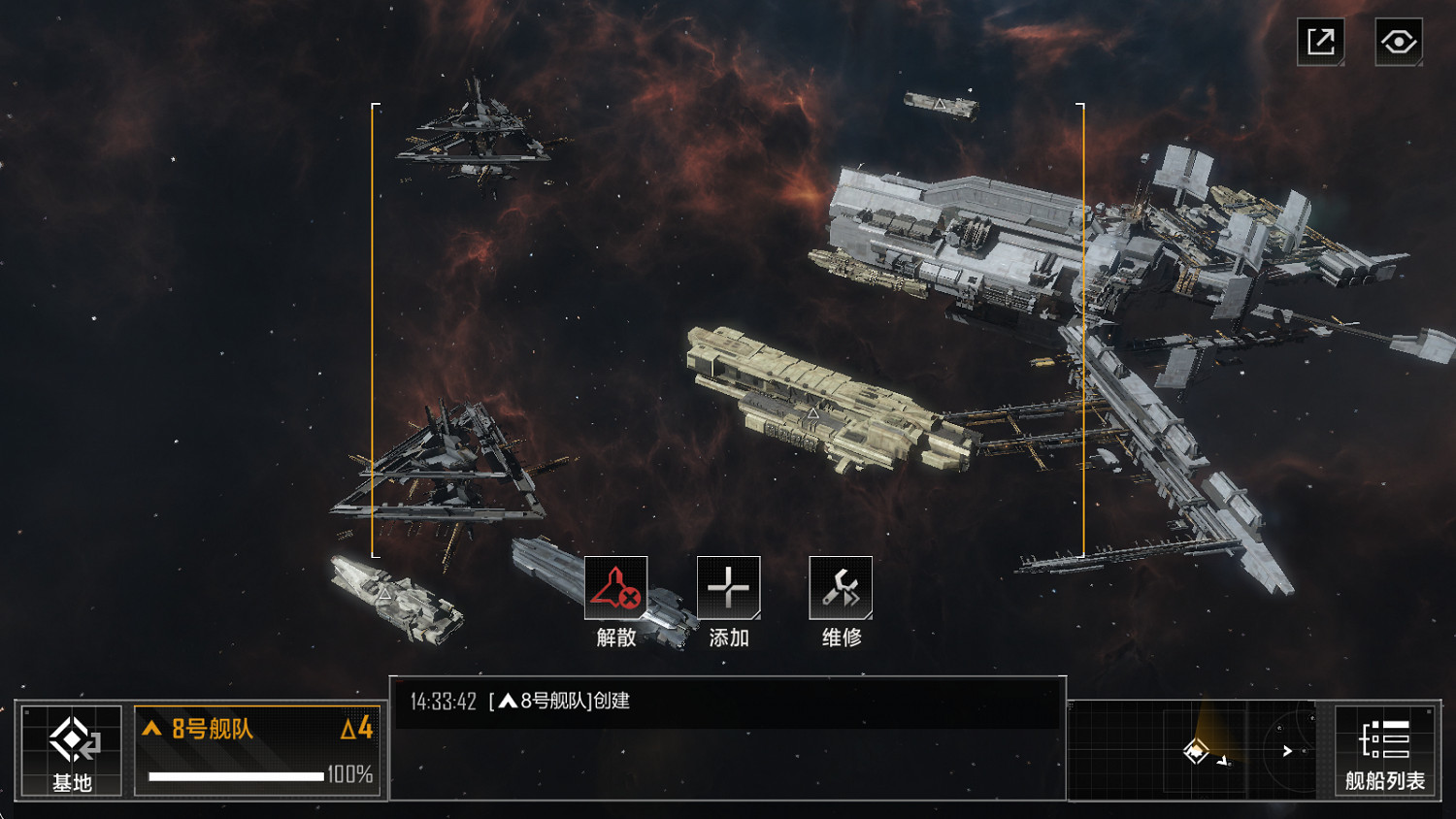Toggle the eye visibility icon

(1399, 42)
